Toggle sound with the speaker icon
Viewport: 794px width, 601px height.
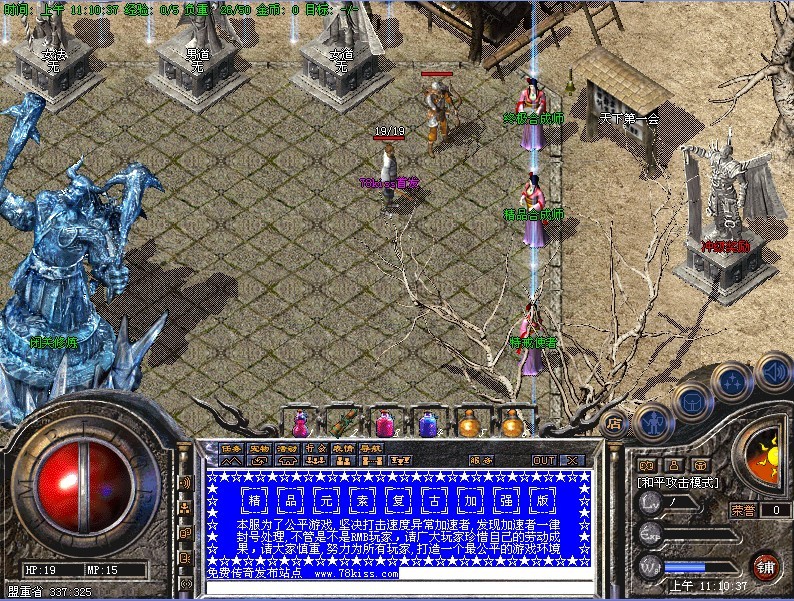[x=773, y=370]
